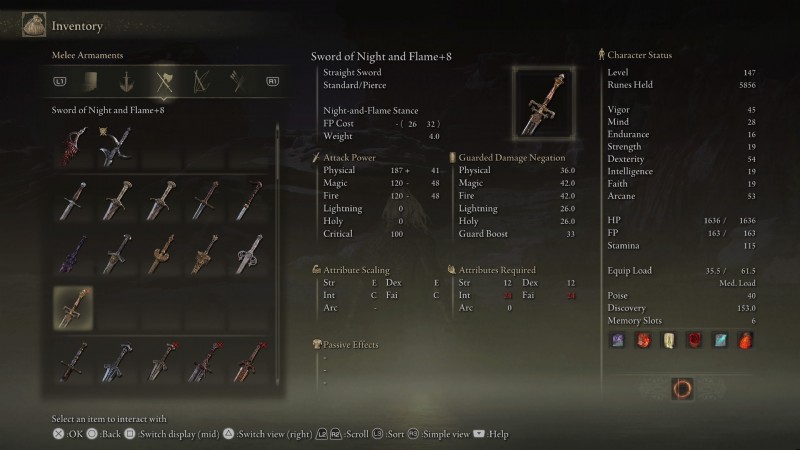Switch to the bow ranged weapons tab
800x450 pixels.
coord(200,82)
